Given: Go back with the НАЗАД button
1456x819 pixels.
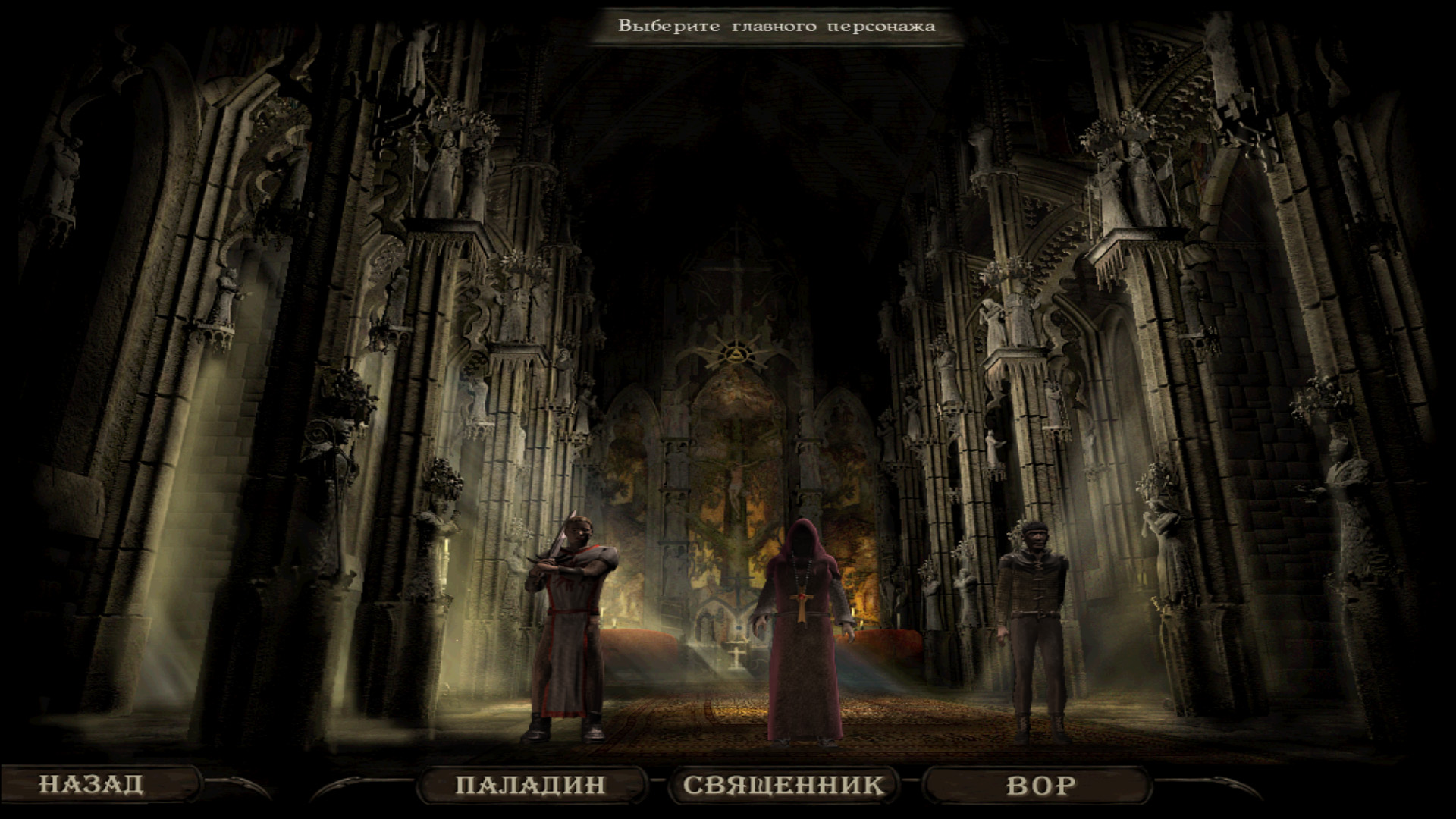Looking at the screenshot, I should [x=92, y=784].
